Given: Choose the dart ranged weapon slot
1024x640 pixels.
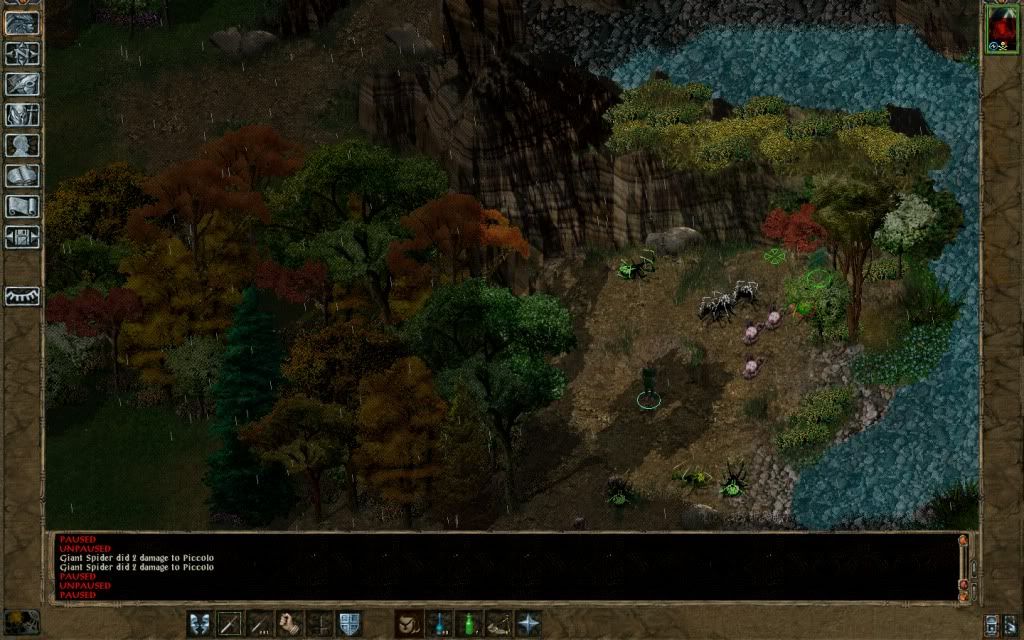Looking at the screenshot, I should tap(260, 623).
